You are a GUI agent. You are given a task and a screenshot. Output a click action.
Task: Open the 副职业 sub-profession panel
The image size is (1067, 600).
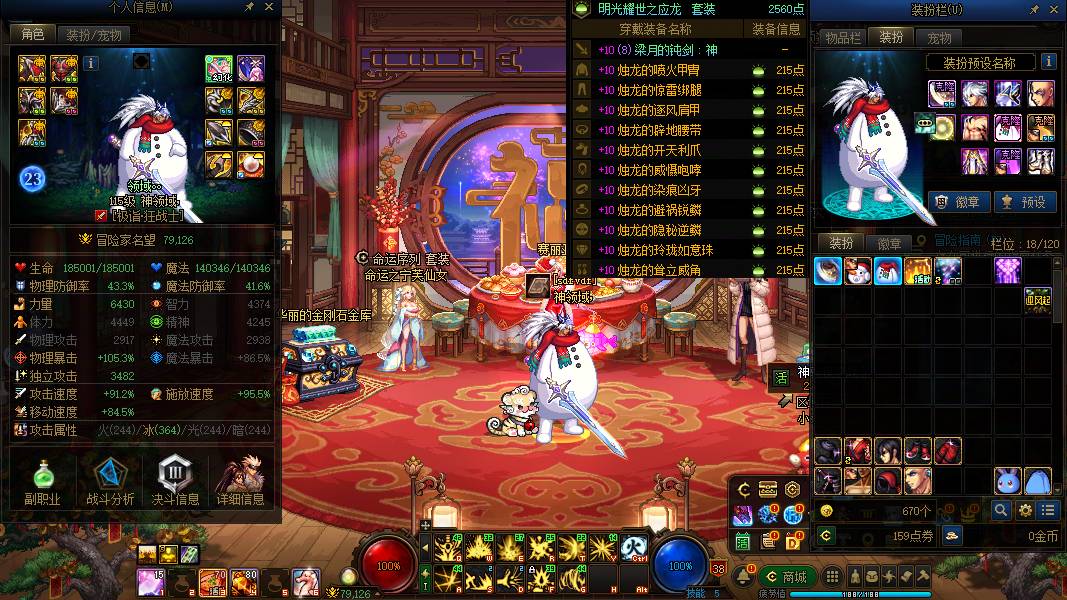(x=42, y=482)
